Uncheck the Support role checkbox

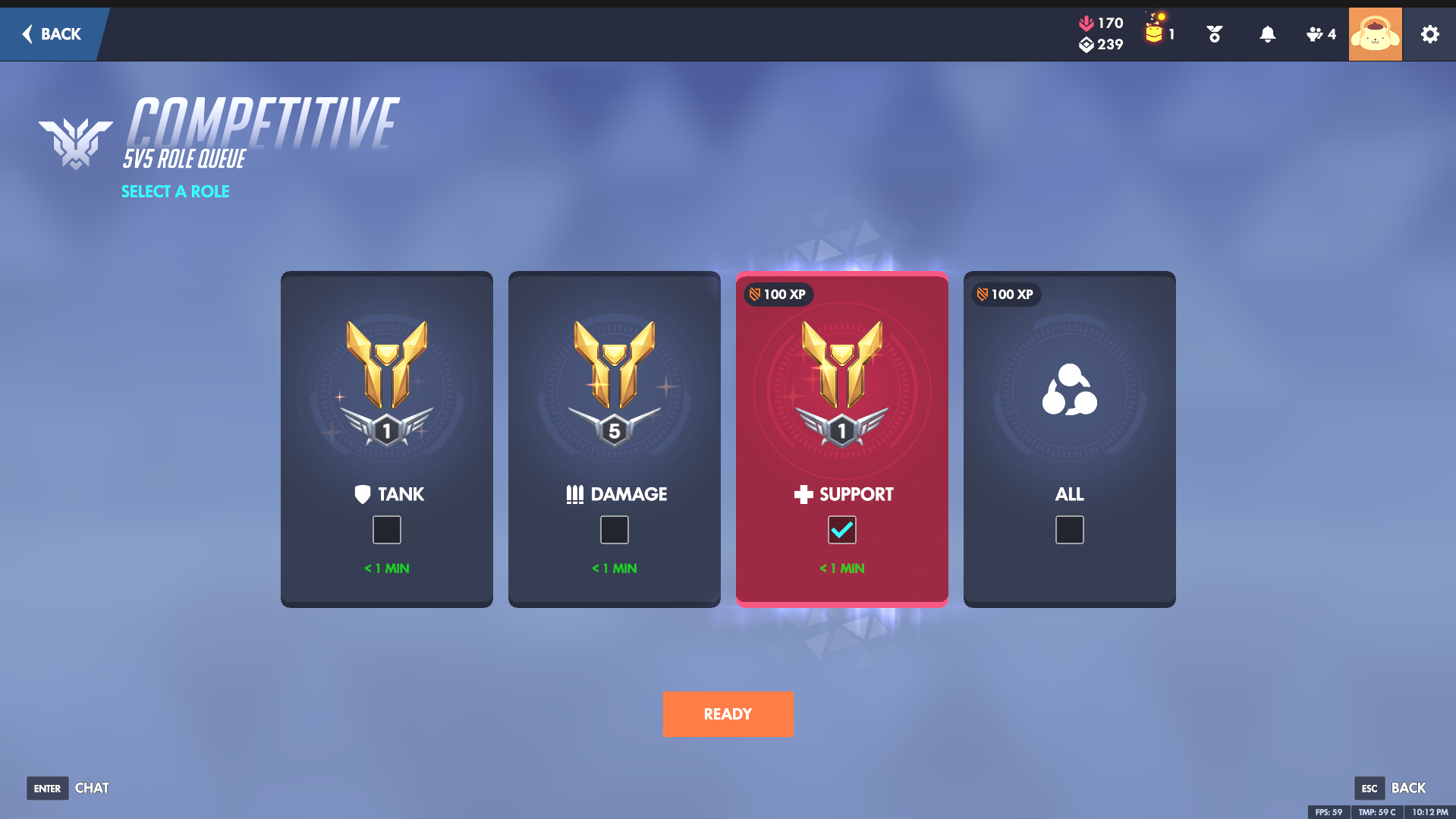click(842, 530)
